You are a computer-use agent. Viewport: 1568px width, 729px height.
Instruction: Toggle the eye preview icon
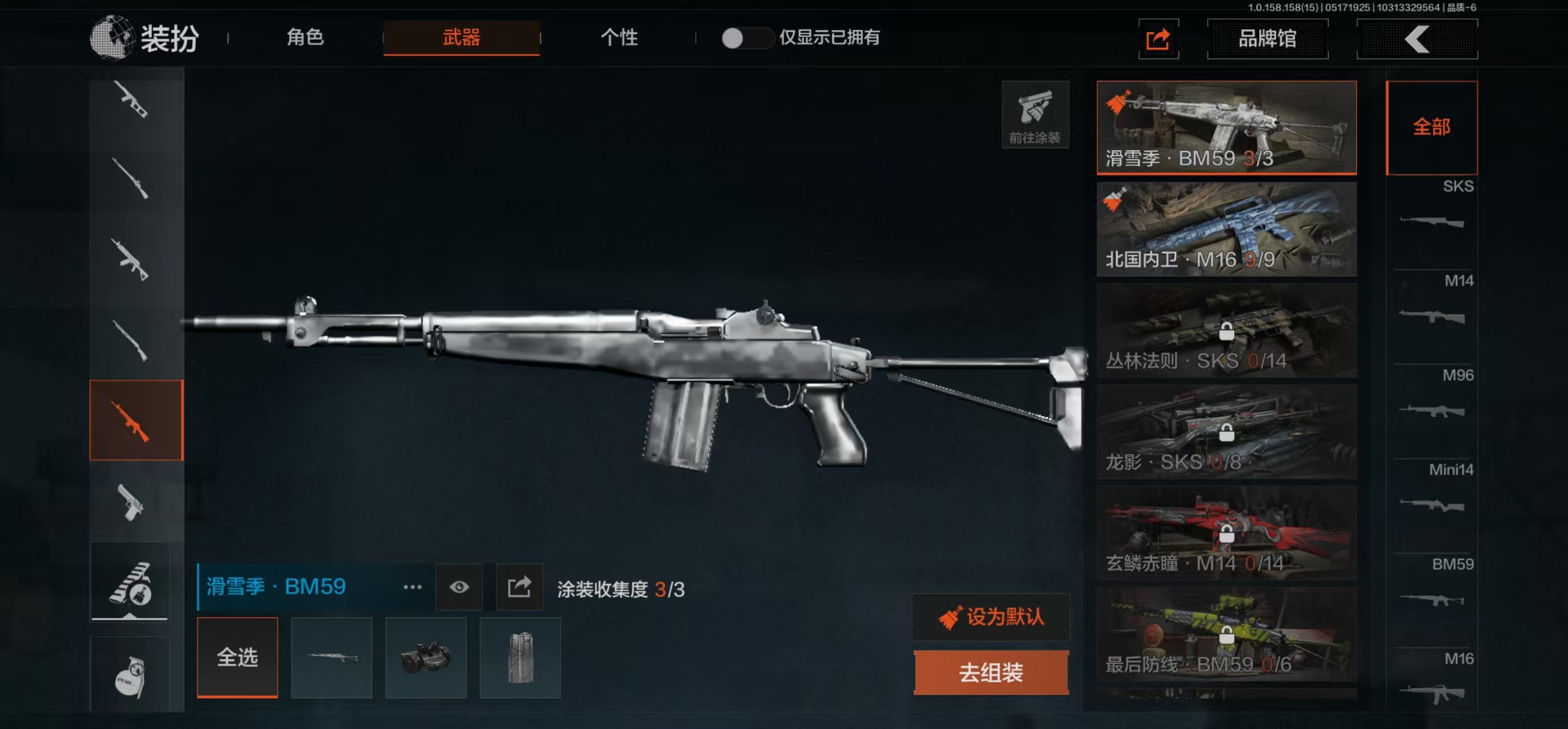click(x=459, y=587)
